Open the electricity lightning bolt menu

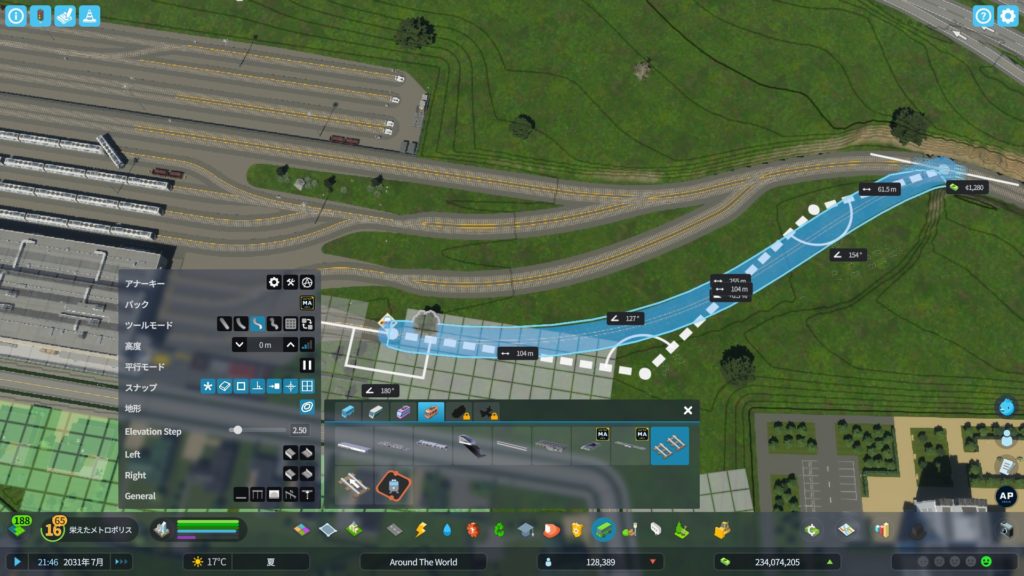click(420, 530)
